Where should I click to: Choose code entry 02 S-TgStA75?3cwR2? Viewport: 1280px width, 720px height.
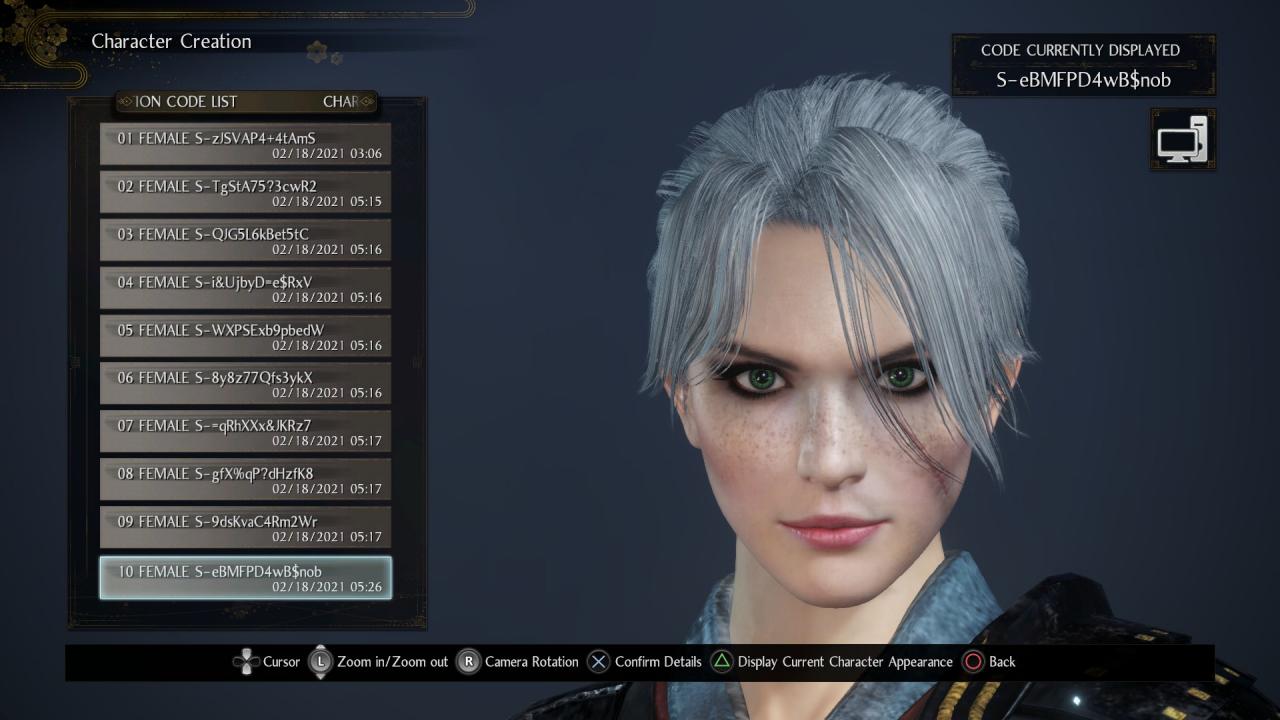click(245, 193)
